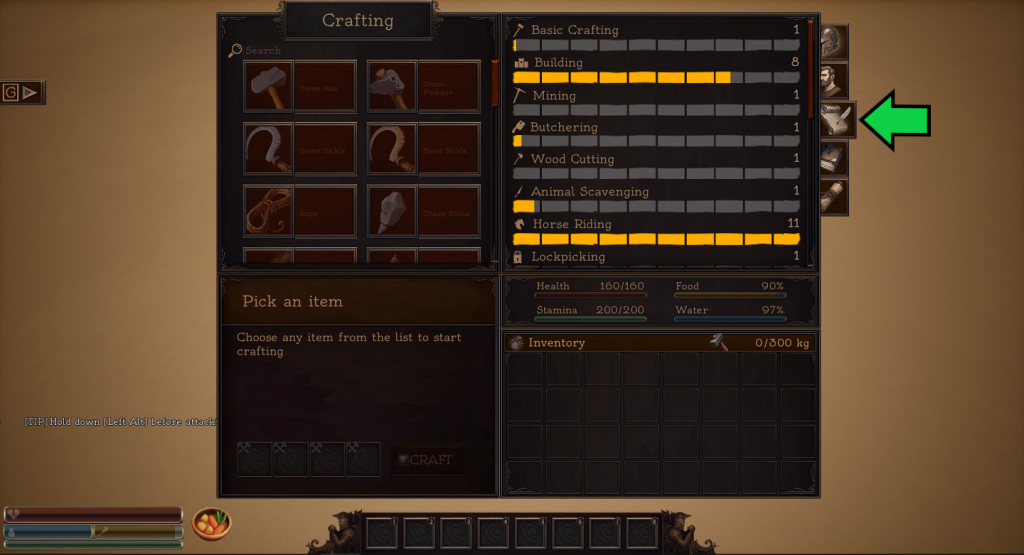This screenshot has width=1024, height=555.
Task: Choose the Stone Pickaxe recipe
Action: (x=423, y=87)
